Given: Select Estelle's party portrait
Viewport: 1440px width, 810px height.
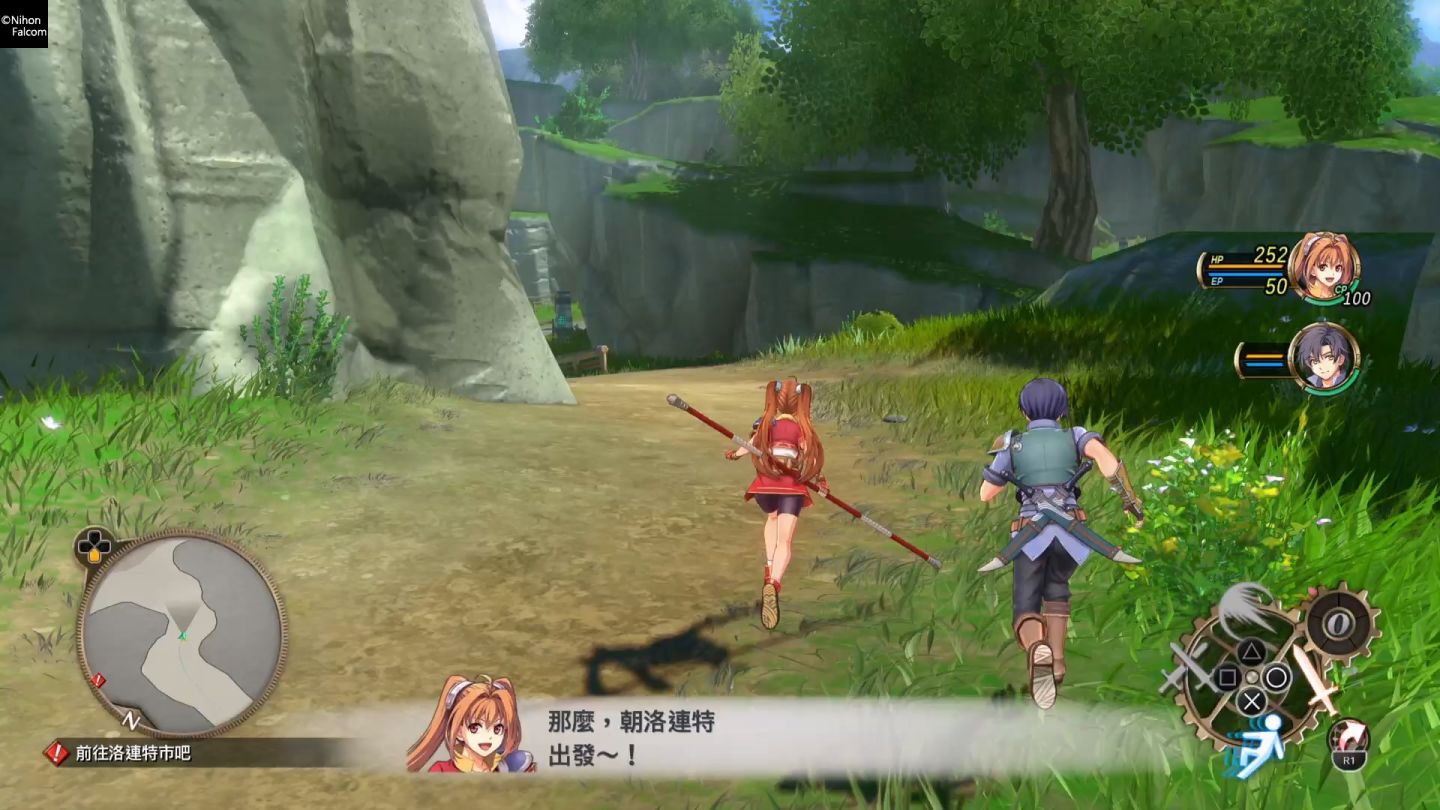Looking at the screenshot, I should coord(1323,266).
